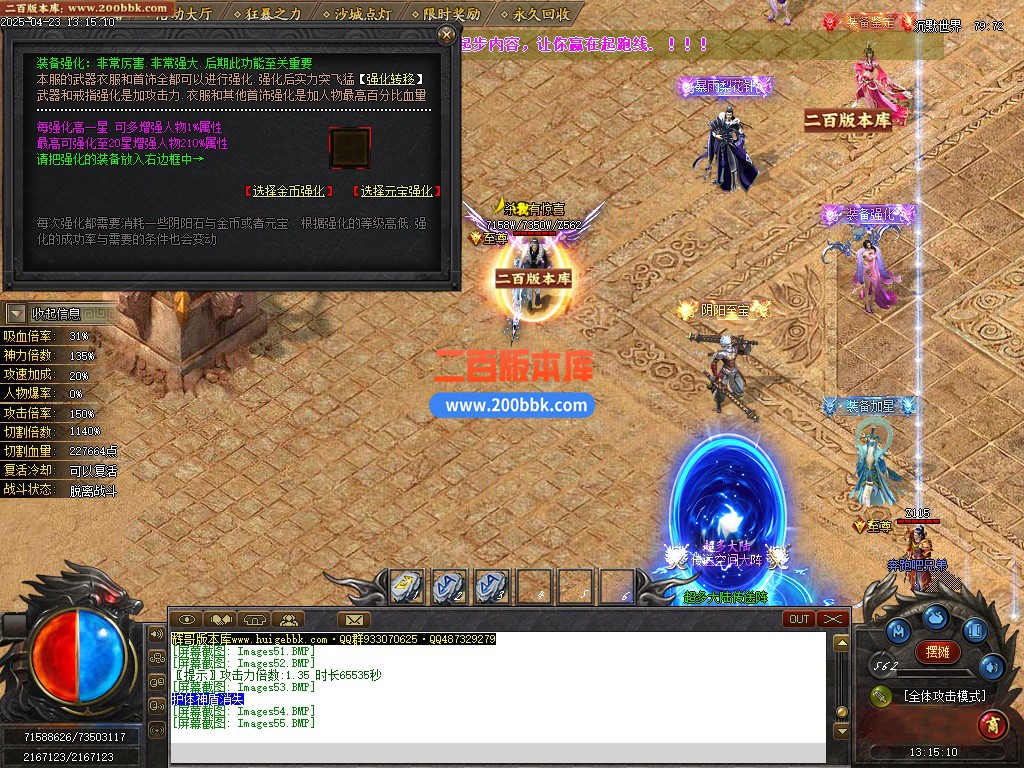Click the empty equipment slot in enhancement dialog

point(349,149)
